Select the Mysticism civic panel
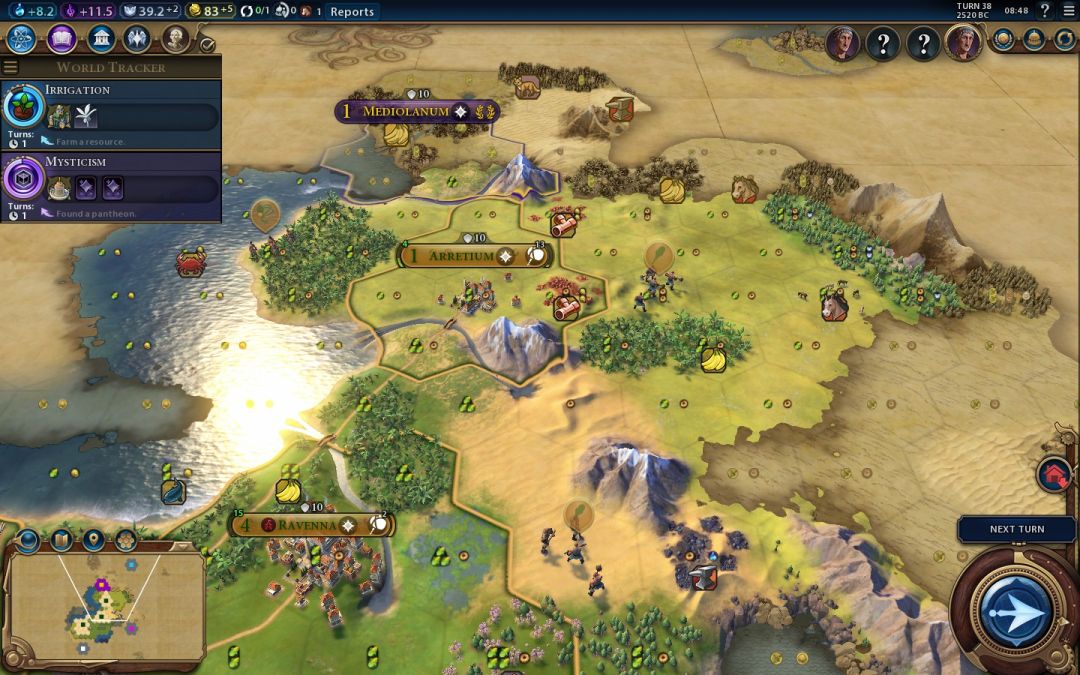The image size is (1080, 675). 110,186
